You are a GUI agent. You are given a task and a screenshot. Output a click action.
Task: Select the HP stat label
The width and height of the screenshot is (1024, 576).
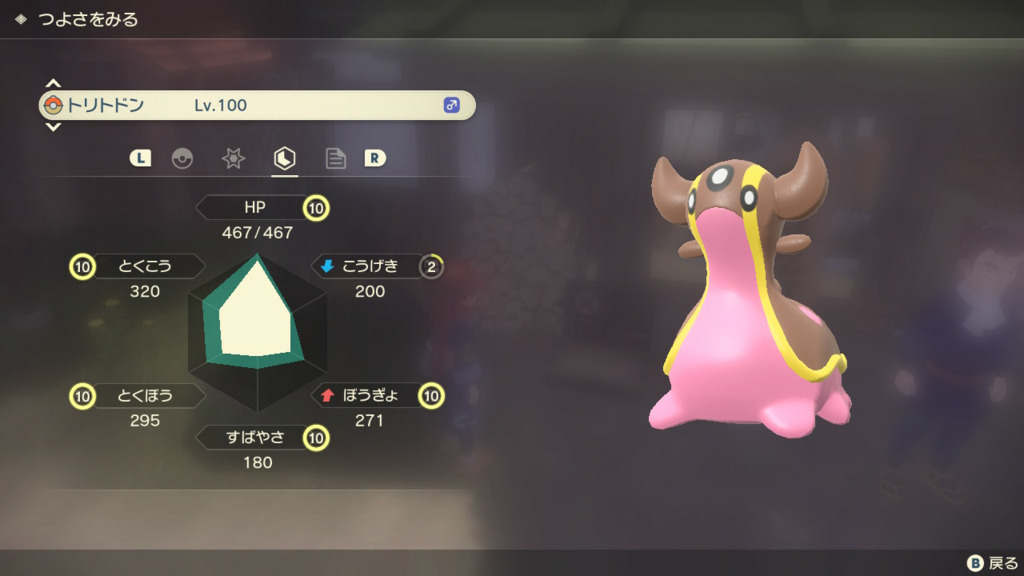[255, 208]
